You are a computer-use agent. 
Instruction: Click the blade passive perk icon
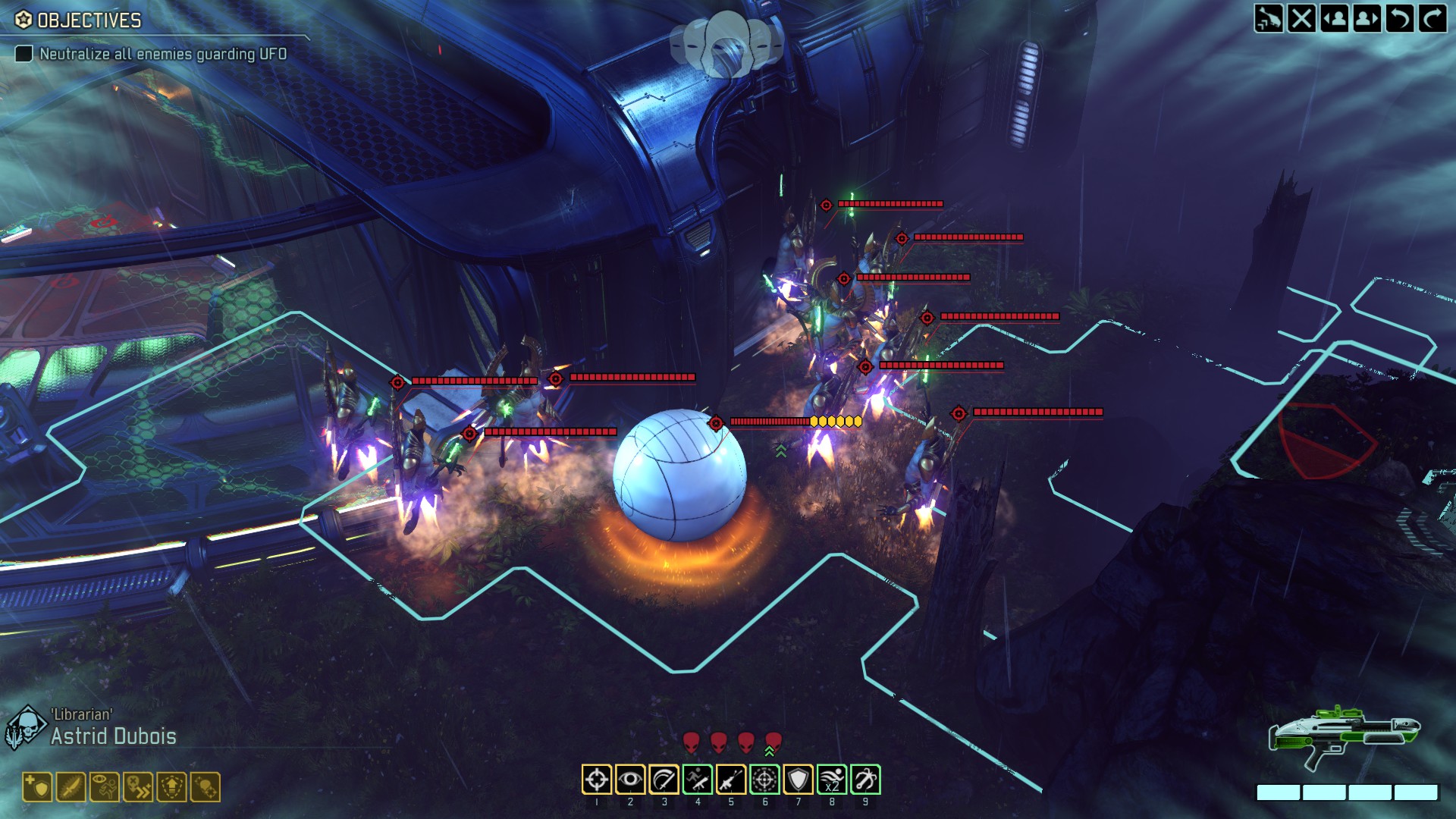[x=71, y=787]
